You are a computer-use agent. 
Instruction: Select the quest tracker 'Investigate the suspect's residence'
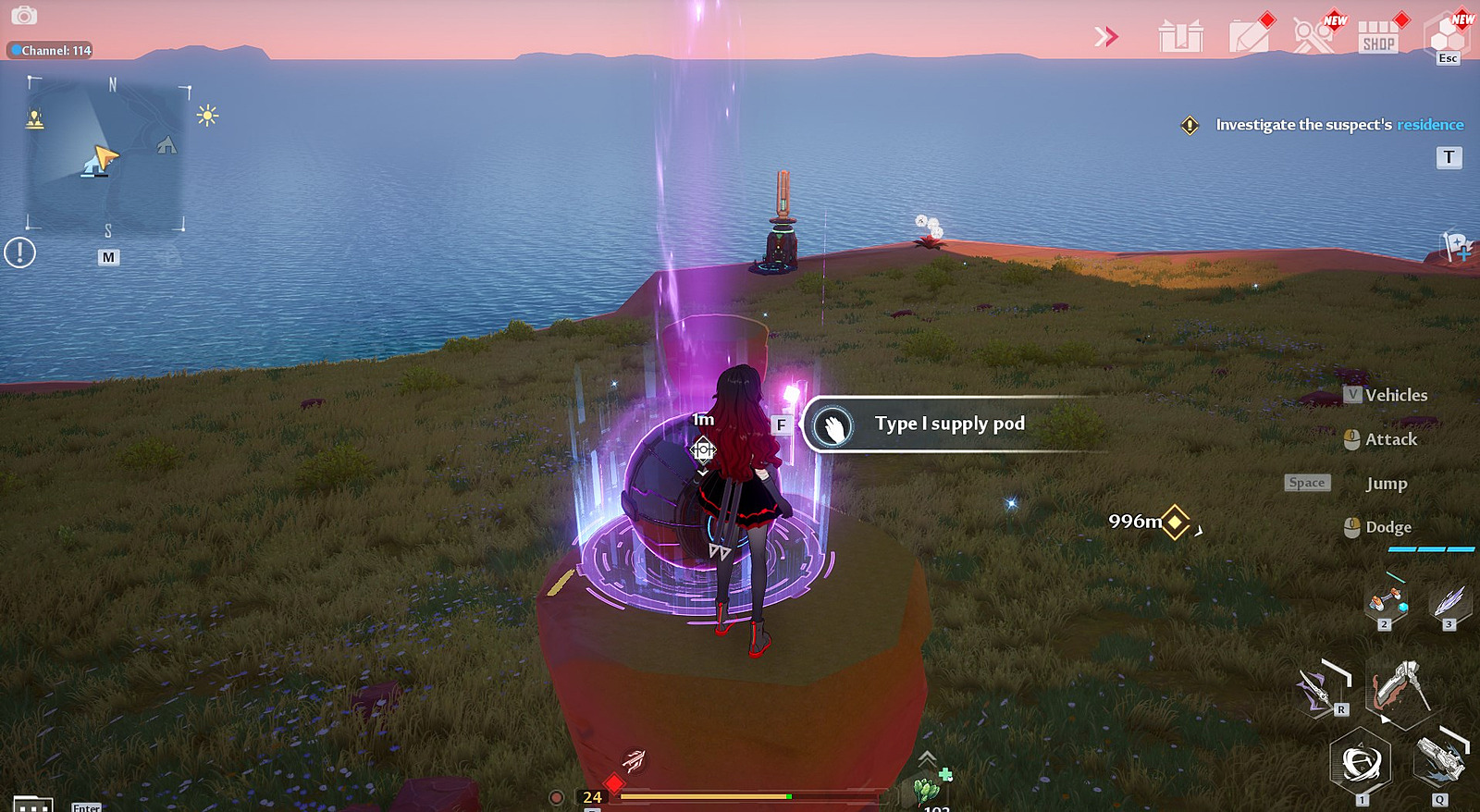pyautogui.click(x=1338, y=125)
